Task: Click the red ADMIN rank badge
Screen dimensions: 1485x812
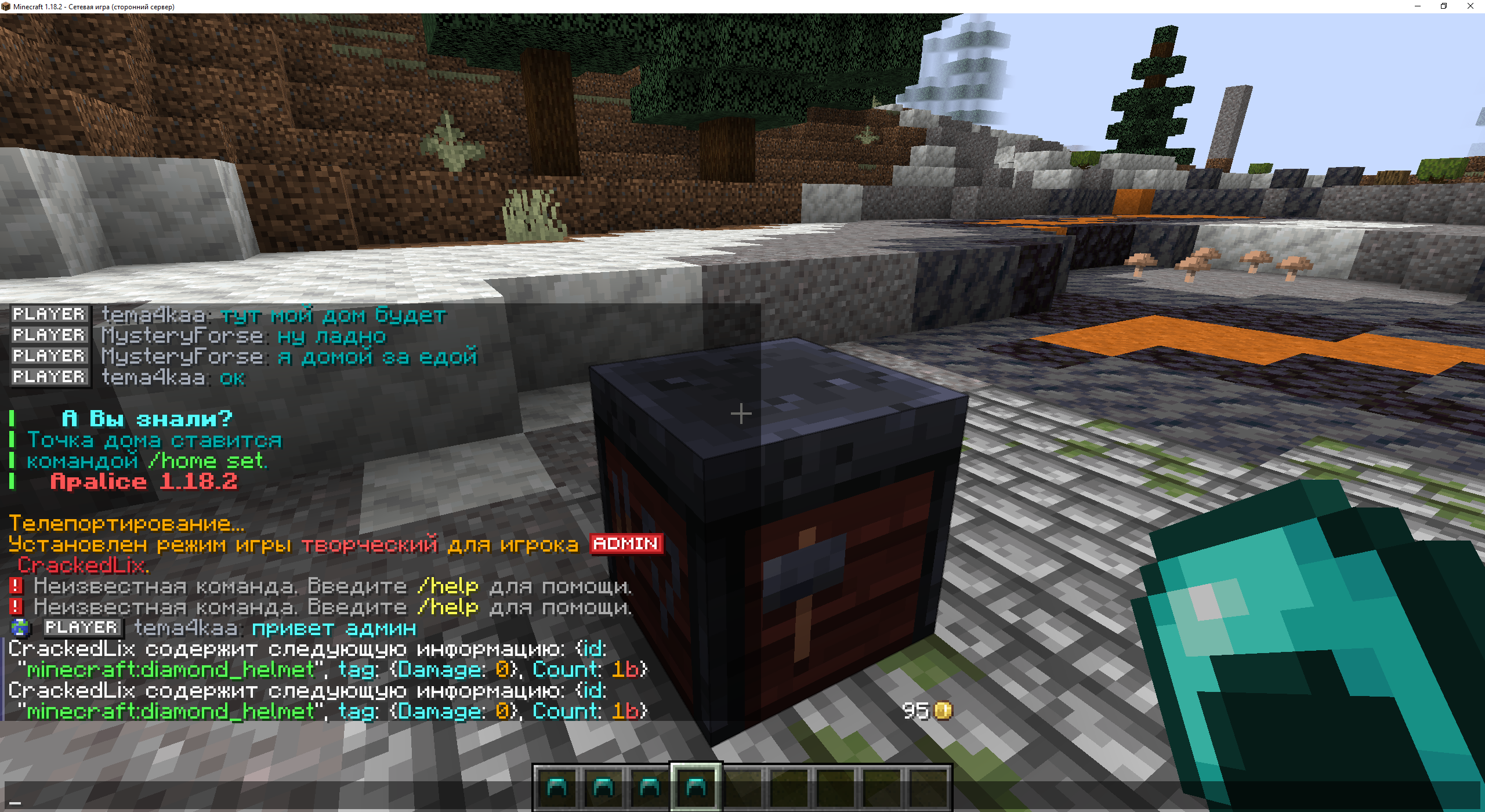Action: tap(625, 544)
